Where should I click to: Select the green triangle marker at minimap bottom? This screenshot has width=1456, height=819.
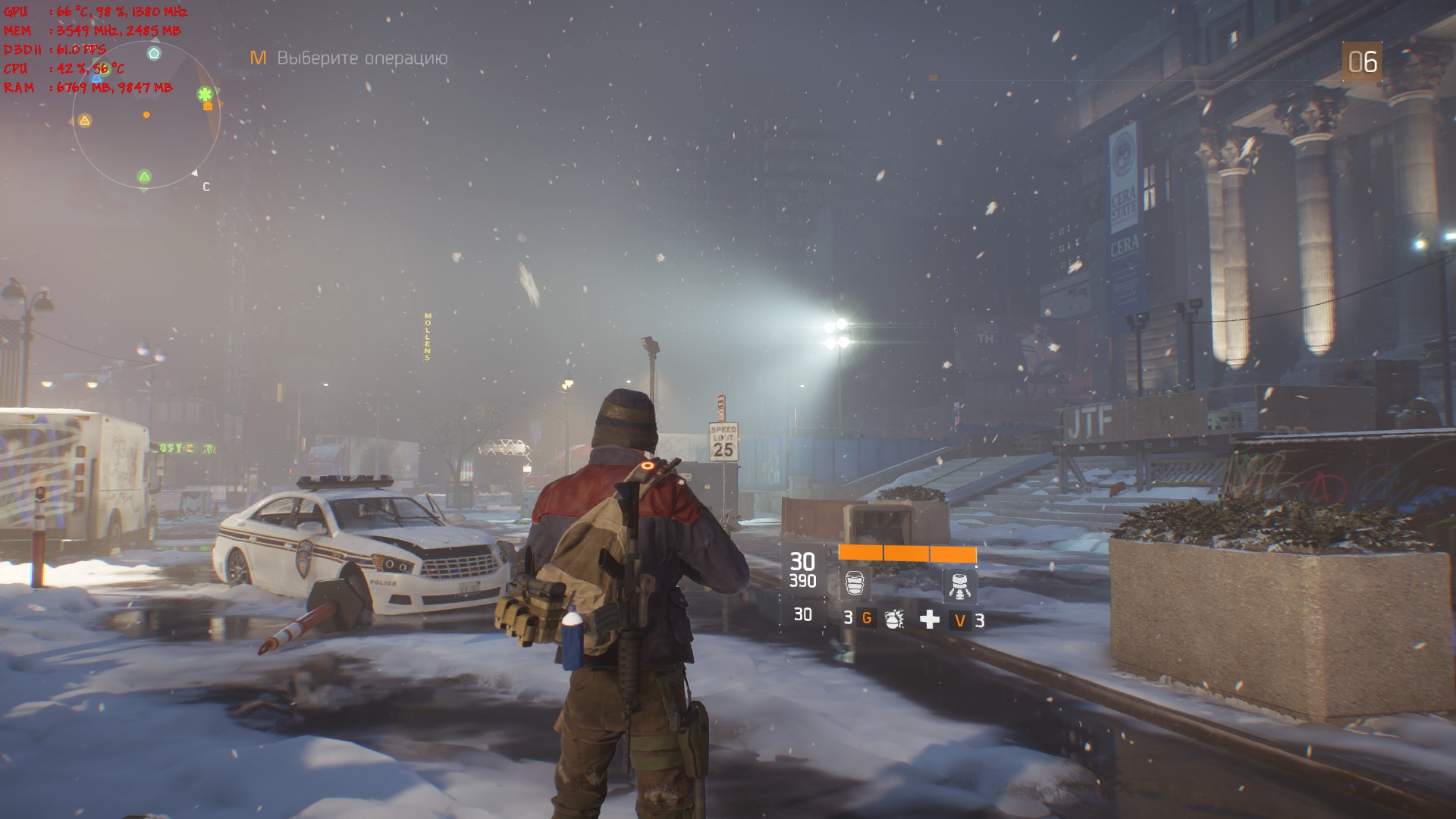144,177
